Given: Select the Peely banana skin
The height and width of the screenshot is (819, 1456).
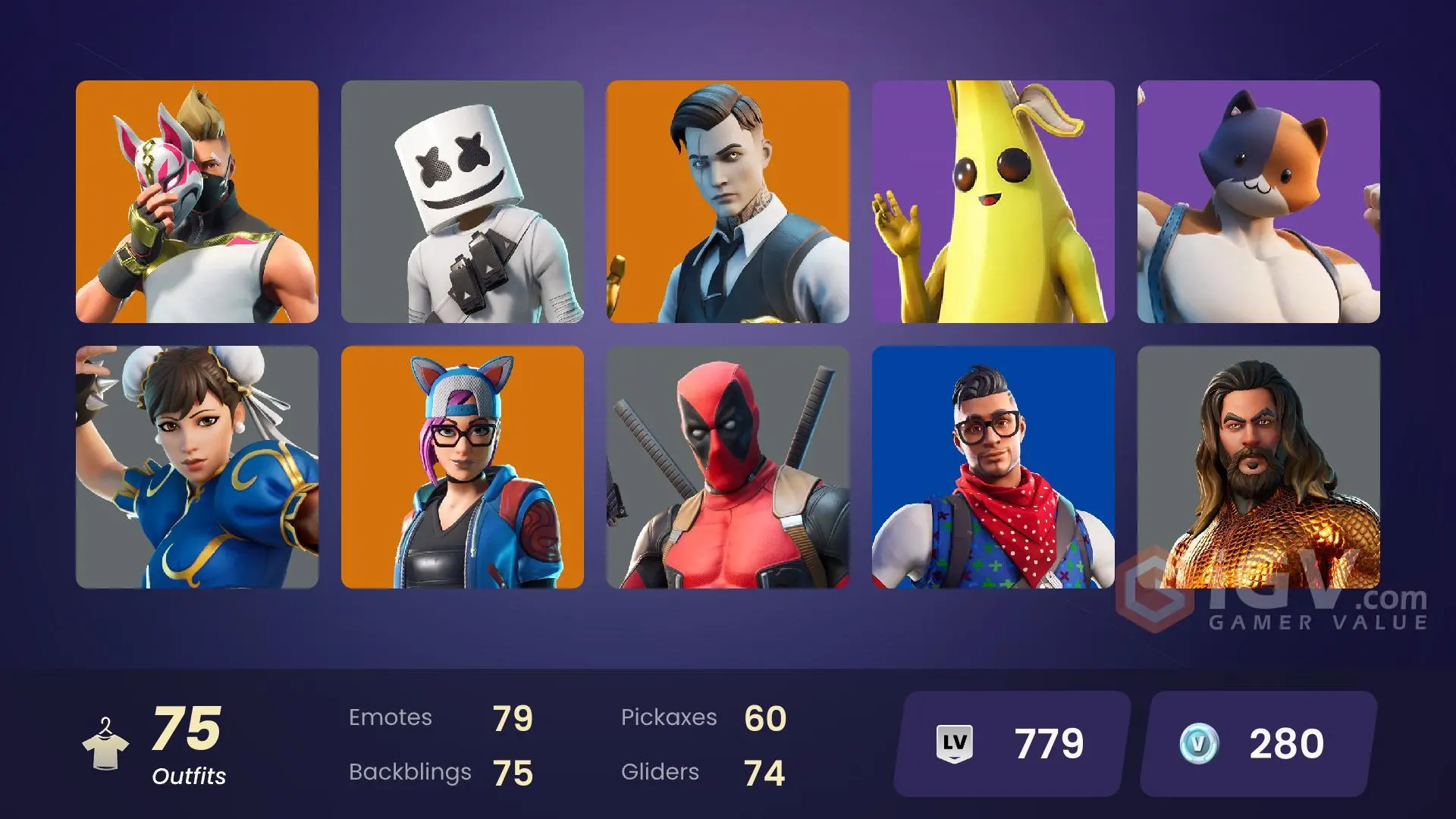Looking at the screenshot, I should 993,201.
